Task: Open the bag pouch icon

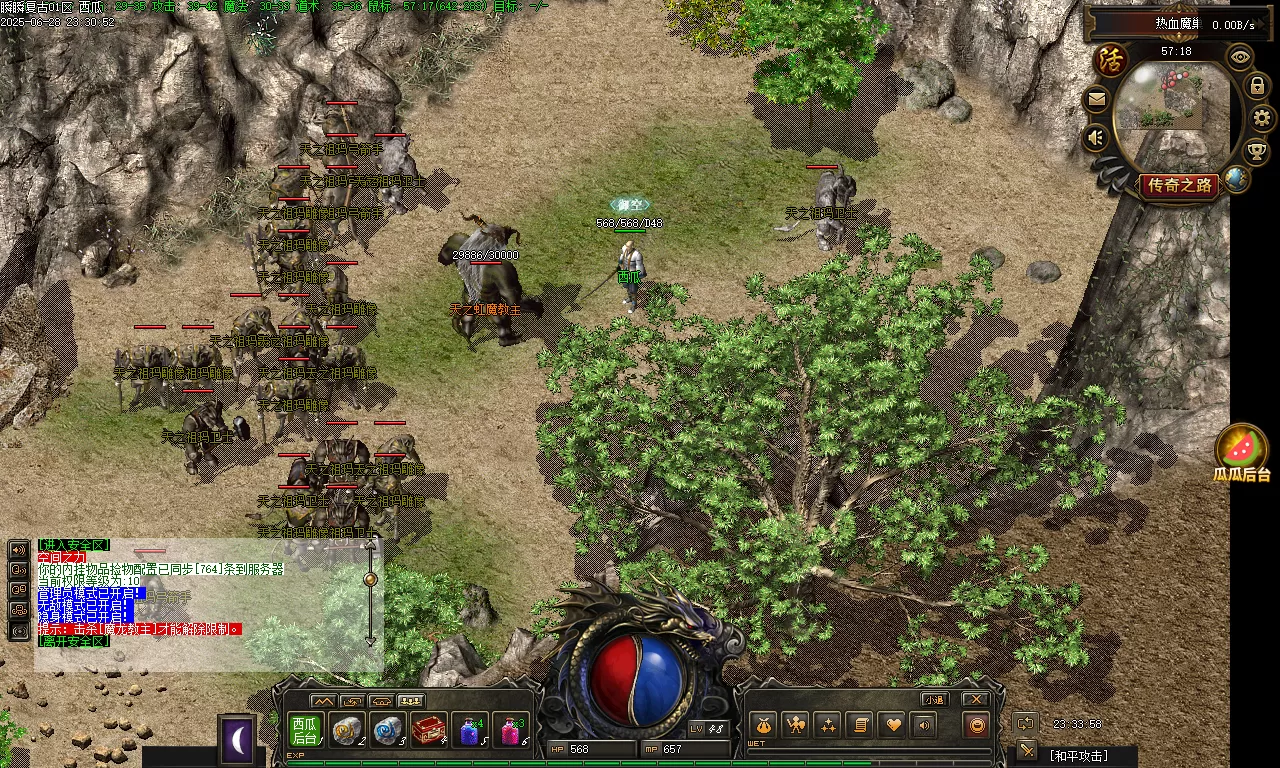Action: pos(762,725)
